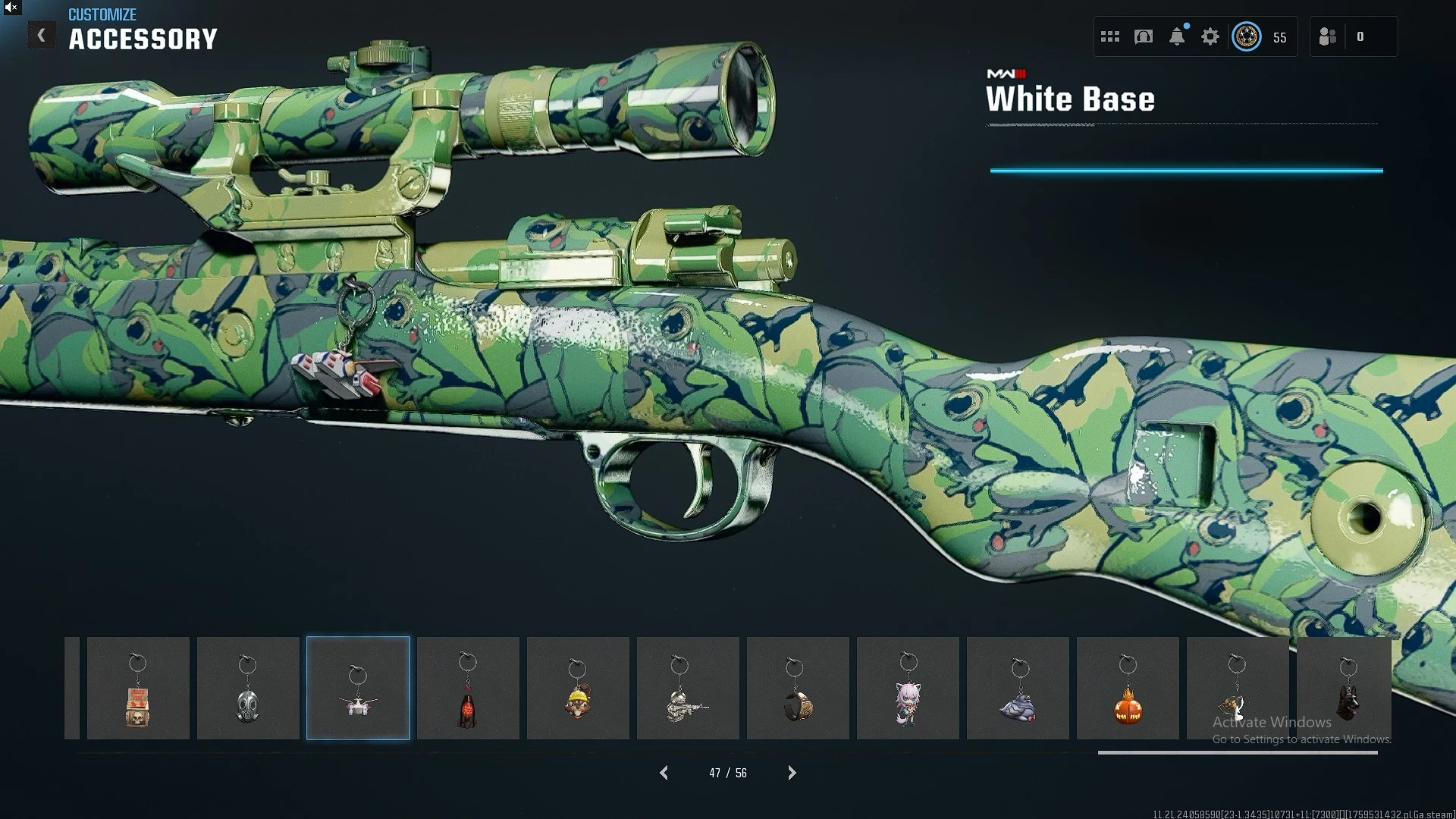The width and height of the screenshot is (1456, 819).
Task: Pick the beaver with yellow hardhat charm
Action: pyautogui.click(x=578, y=689)
